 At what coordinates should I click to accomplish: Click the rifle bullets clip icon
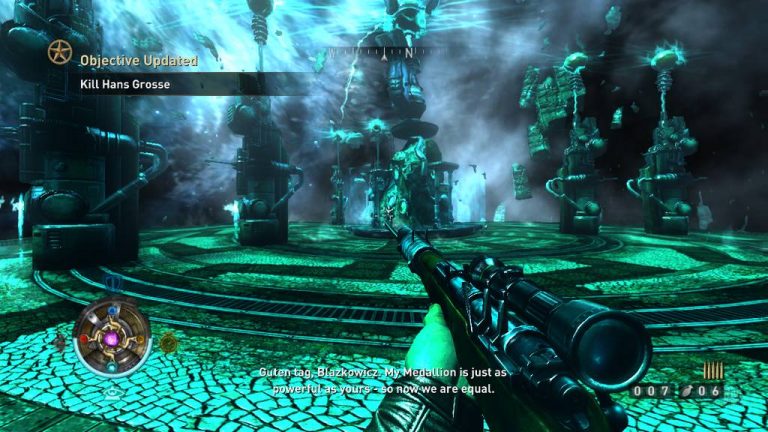point(713,370)
